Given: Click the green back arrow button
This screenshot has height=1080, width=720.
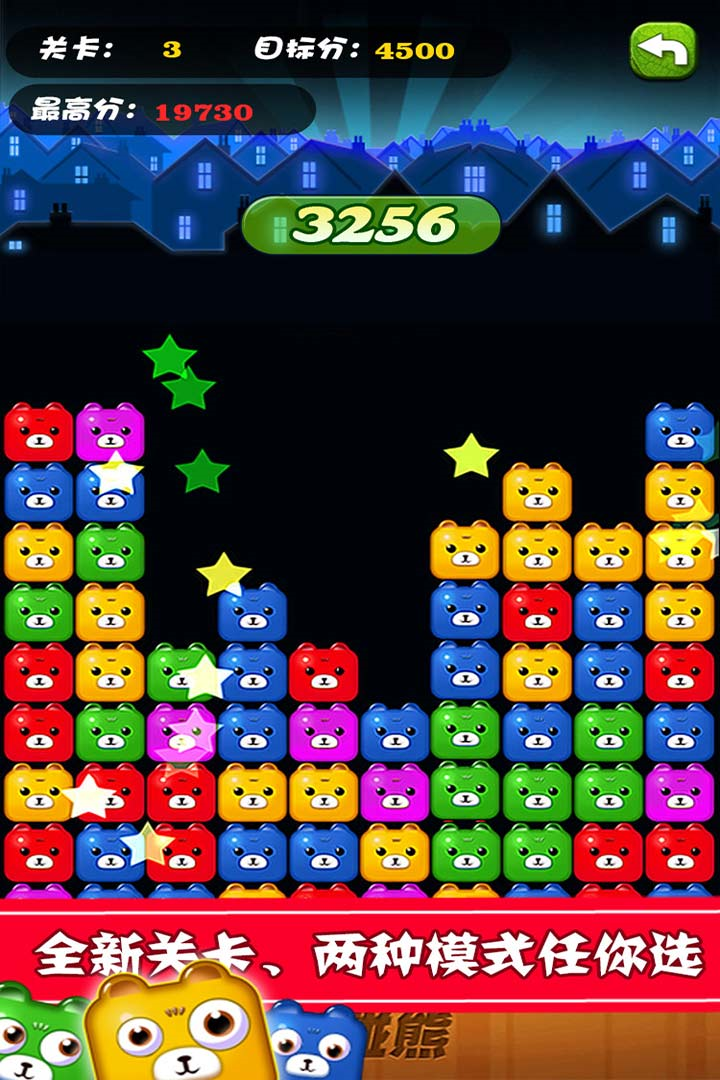Looking at the screenshot, I should pos(662,49).
